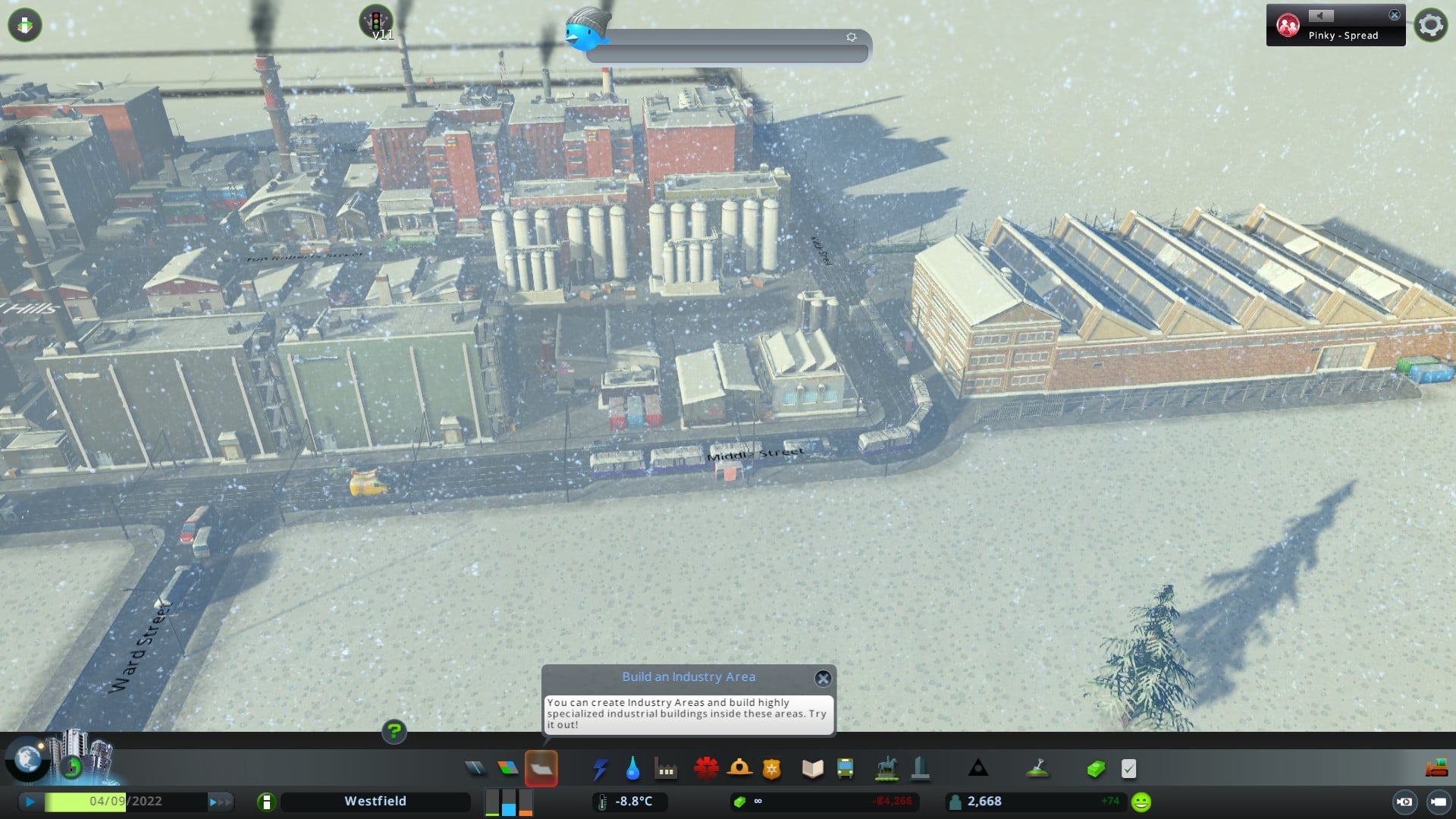Screen dimensions: 1456x819
Task: Open the gear options menu
Action: [x=1430, y=25]
